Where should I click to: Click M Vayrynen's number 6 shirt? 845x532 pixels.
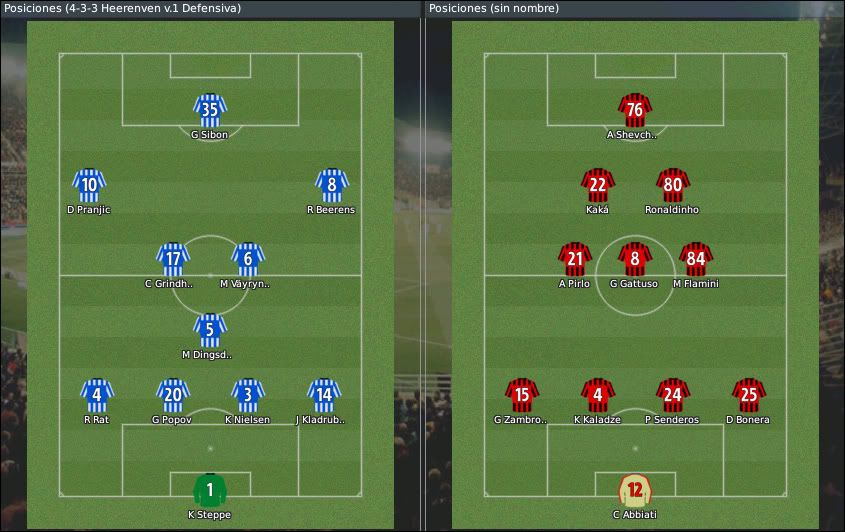[247, 259]
